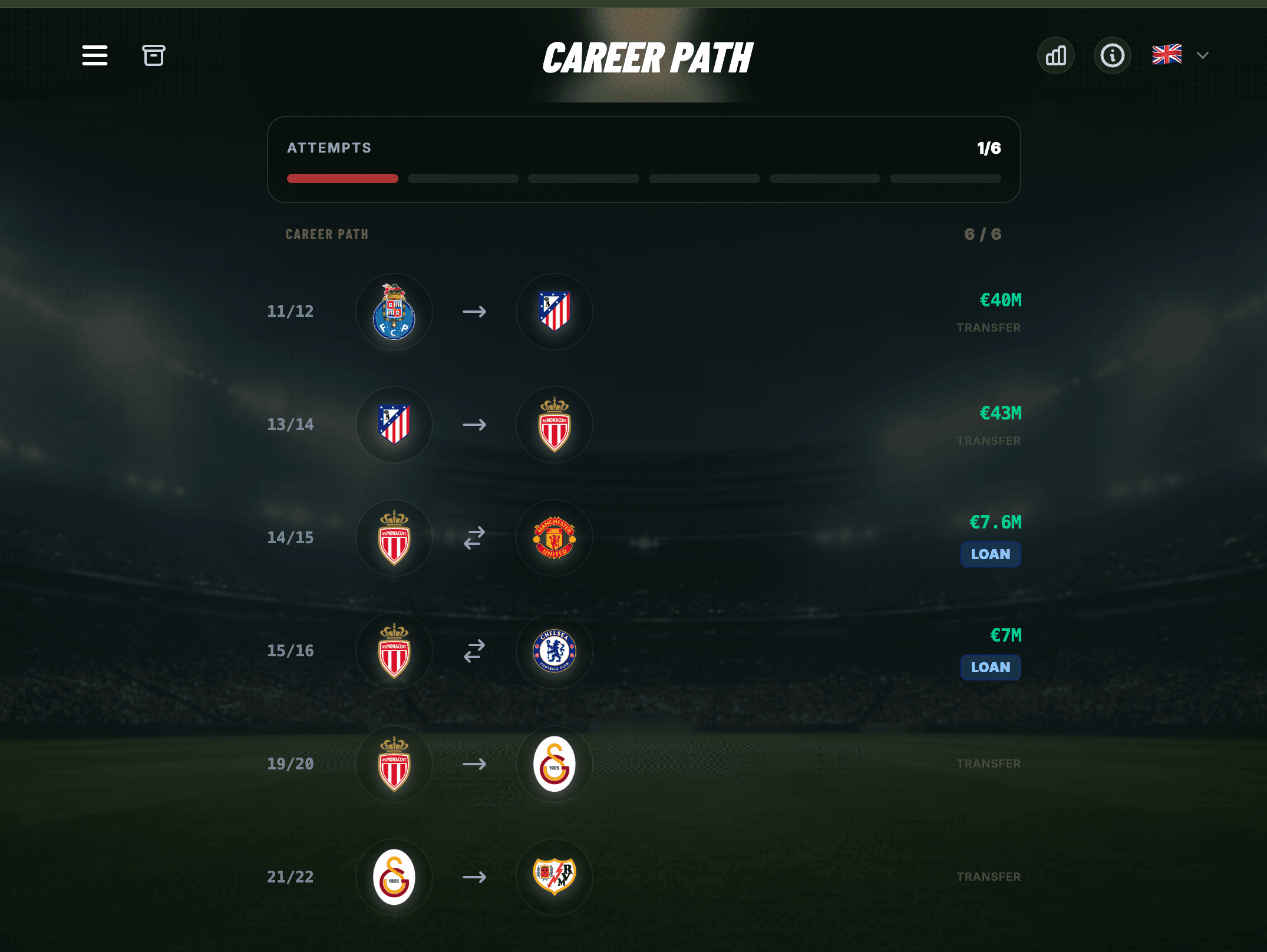Click the AS Monaco crest in 19/20 row
This screenshot has height=952, width=1267.
tap(394, 763)
